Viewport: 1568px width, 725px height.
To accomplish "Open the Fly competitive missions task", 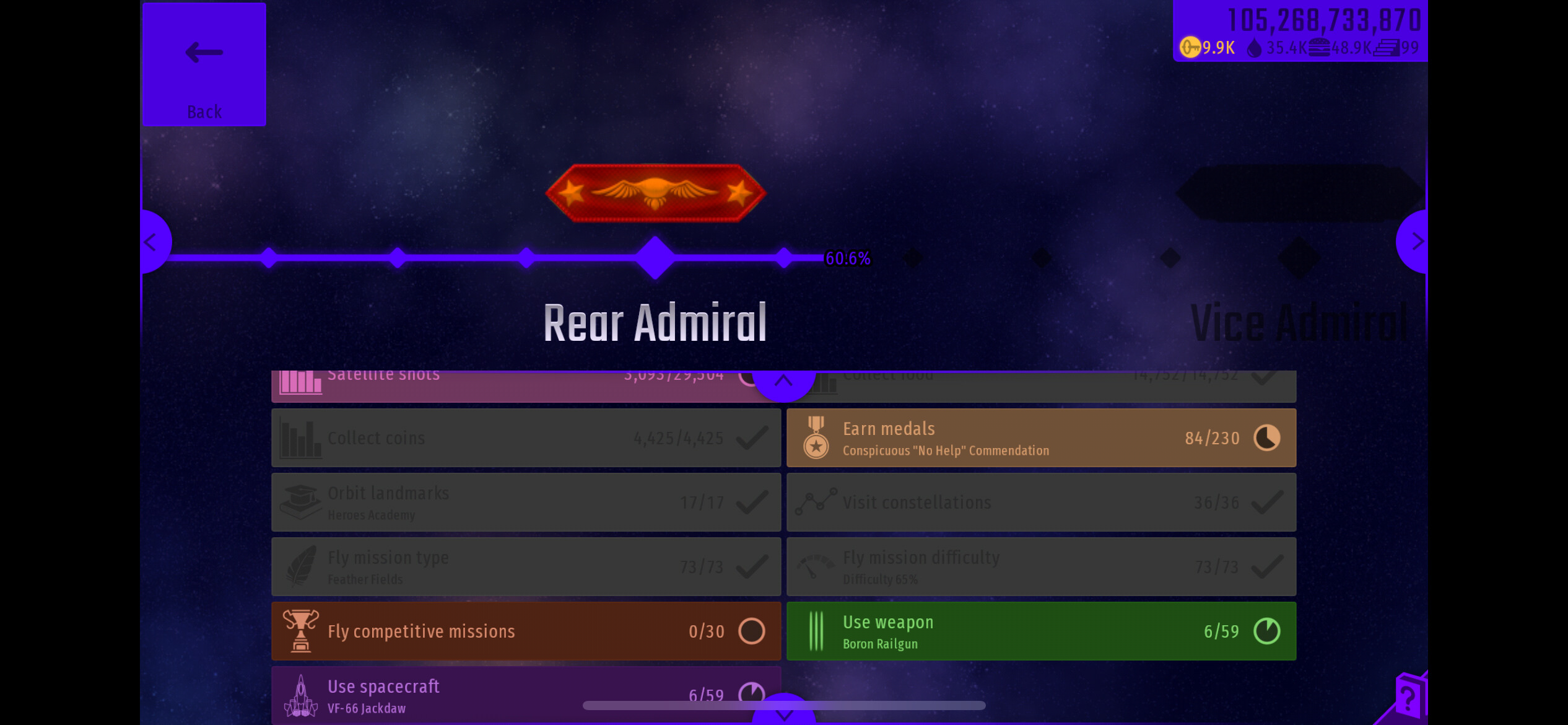I will pos(525,631).
